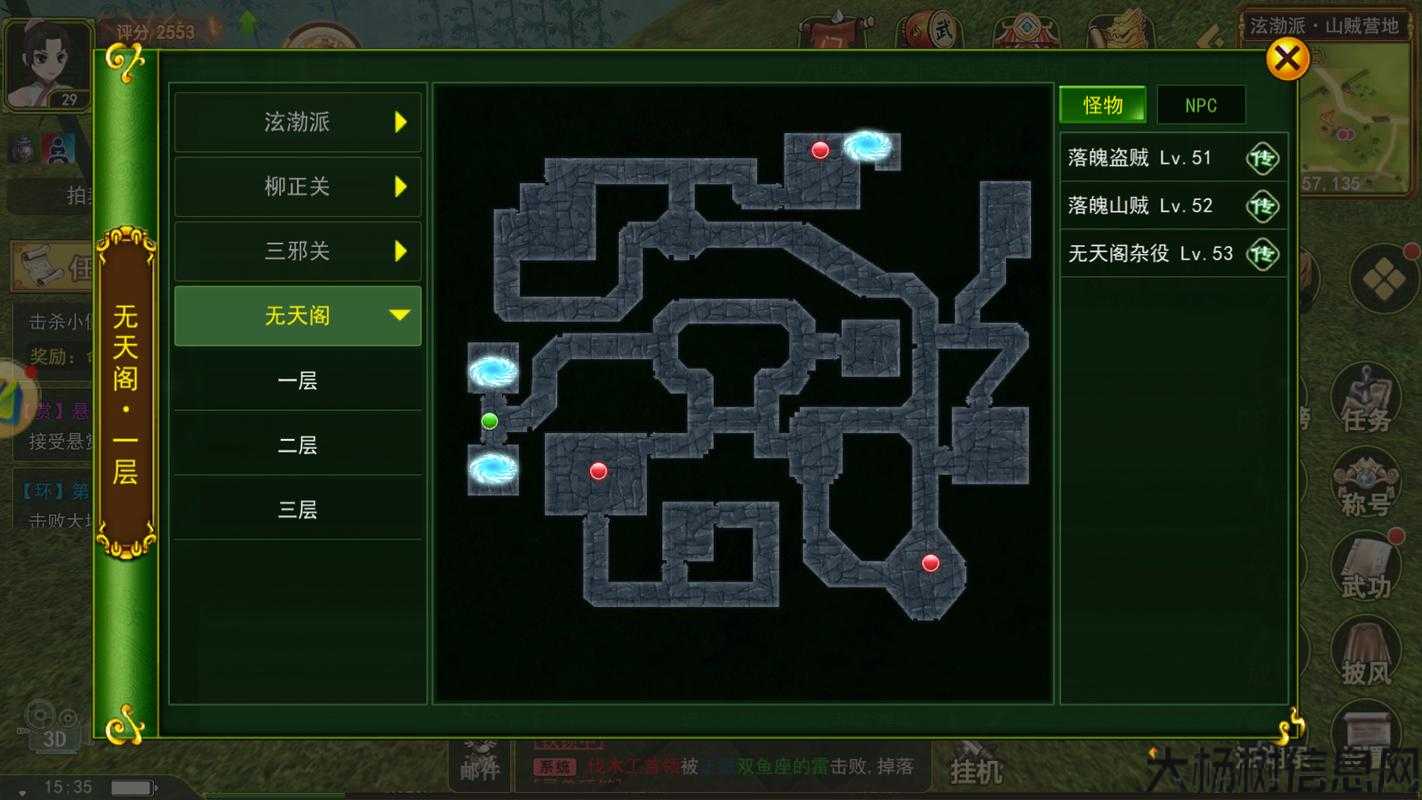Click the 传 teleport icon beside 落魄盗贼
Image resolution: width=1422 pixels, height=800 pixels.
[1263, 158]
